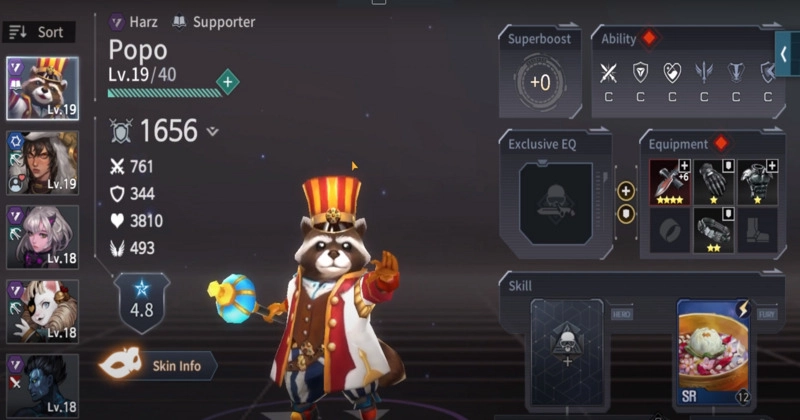Viewport: 800px width, 420px height.
Task: Select Popo raccoon portrait in hero list
Action: [x=42, y=88]
